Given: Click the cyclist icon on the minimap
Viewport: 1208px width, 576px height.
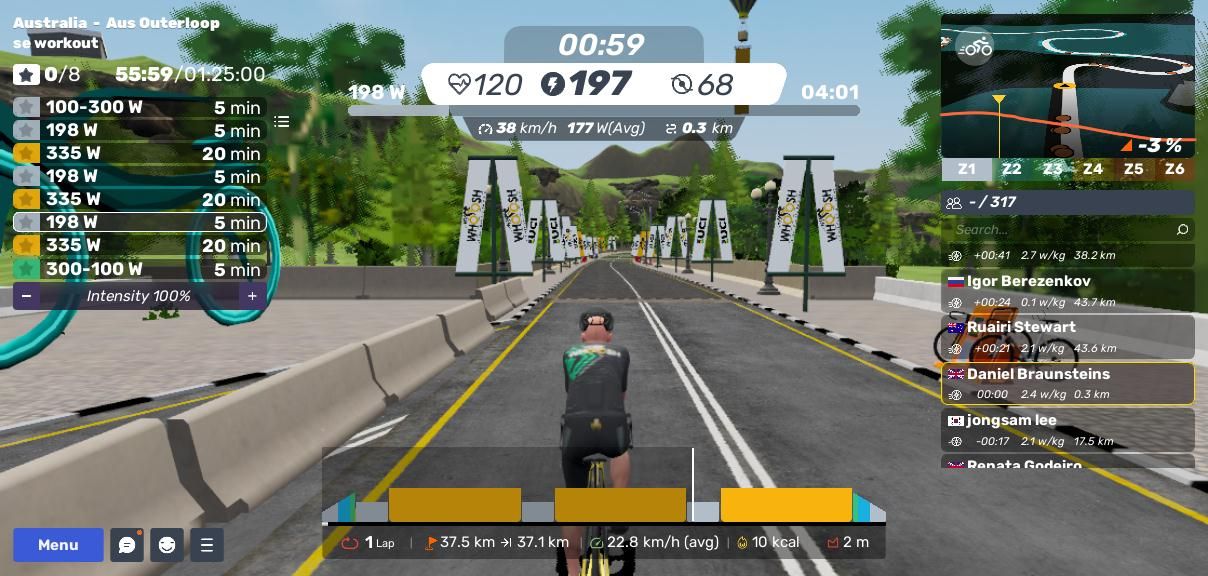Looking at the screenshot, I should click(x=974, y=47).
